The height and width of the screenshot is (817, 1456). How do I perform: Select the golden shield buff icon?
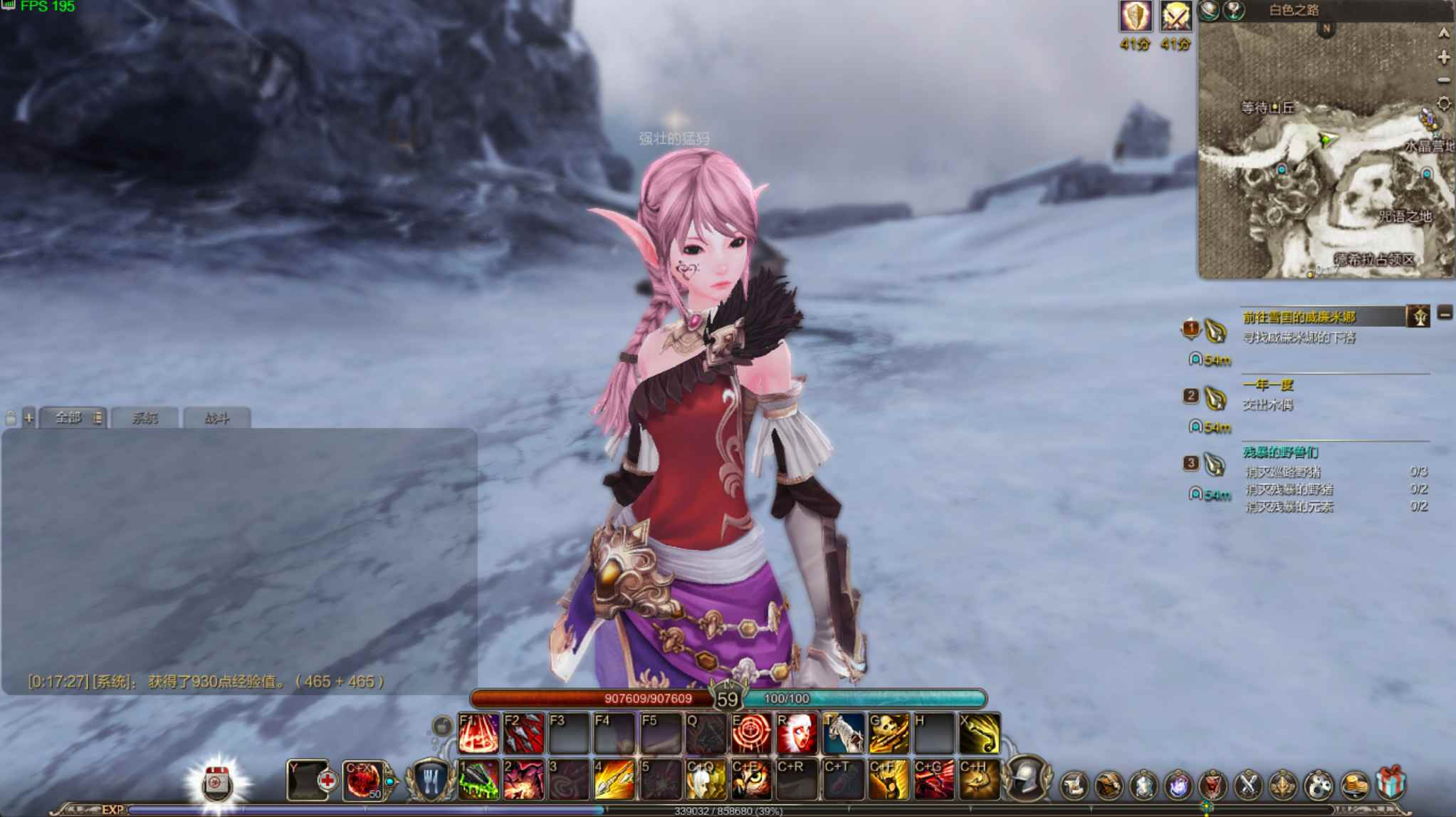1135,16
